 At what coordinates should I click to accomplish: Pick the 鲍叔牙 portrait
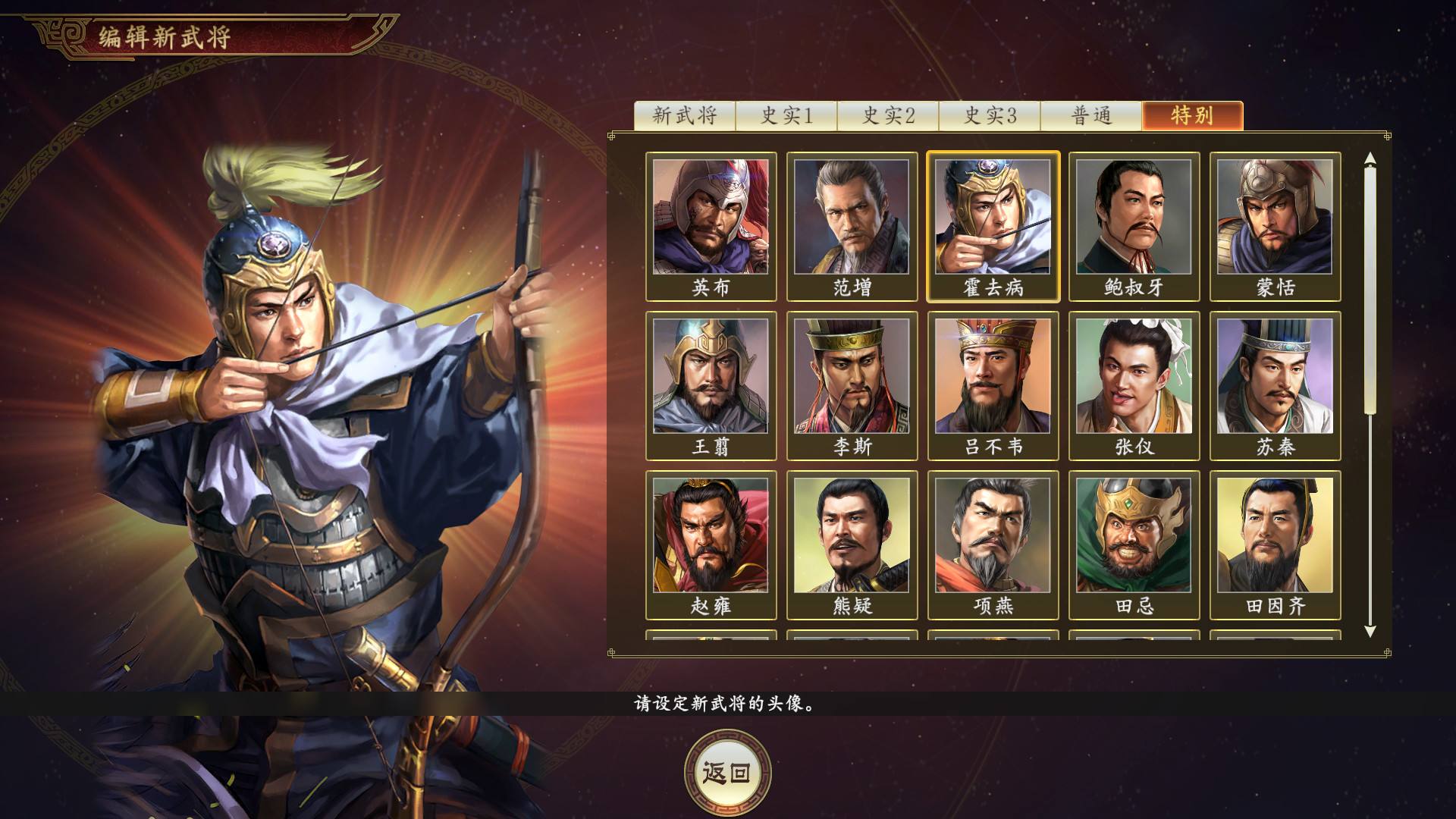1135,224
